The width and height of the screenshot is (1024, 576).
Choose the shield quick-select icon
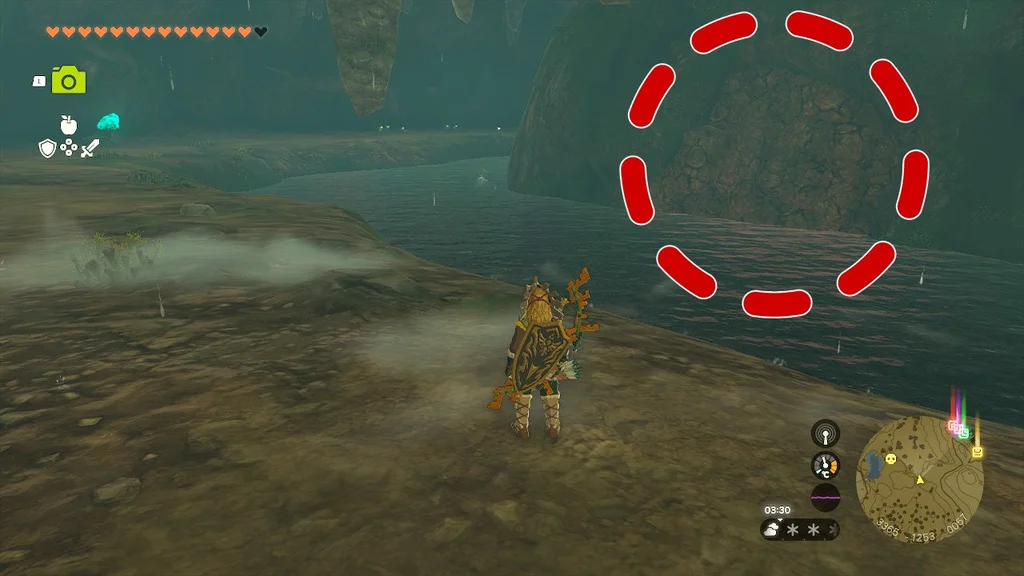46,149
